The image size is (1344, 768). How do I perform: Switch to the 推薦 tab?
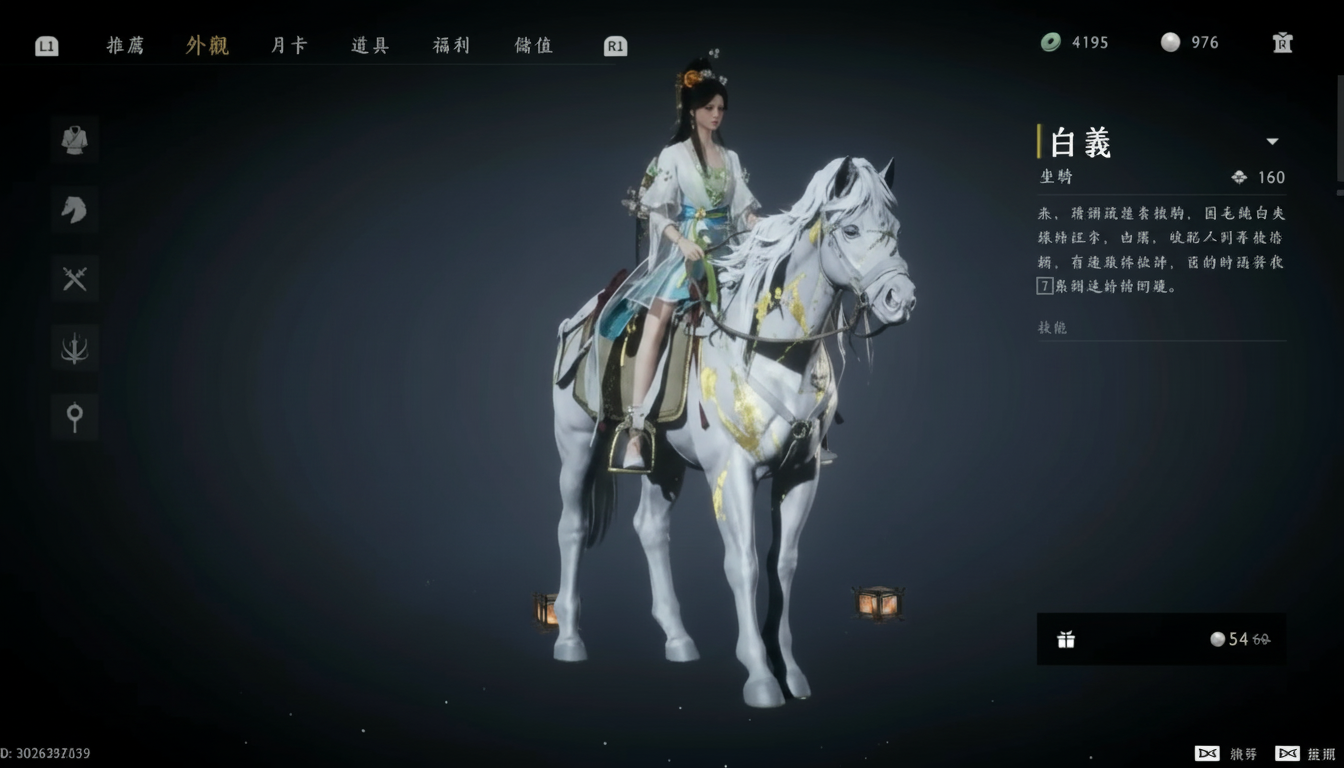(x=125, y=45)
